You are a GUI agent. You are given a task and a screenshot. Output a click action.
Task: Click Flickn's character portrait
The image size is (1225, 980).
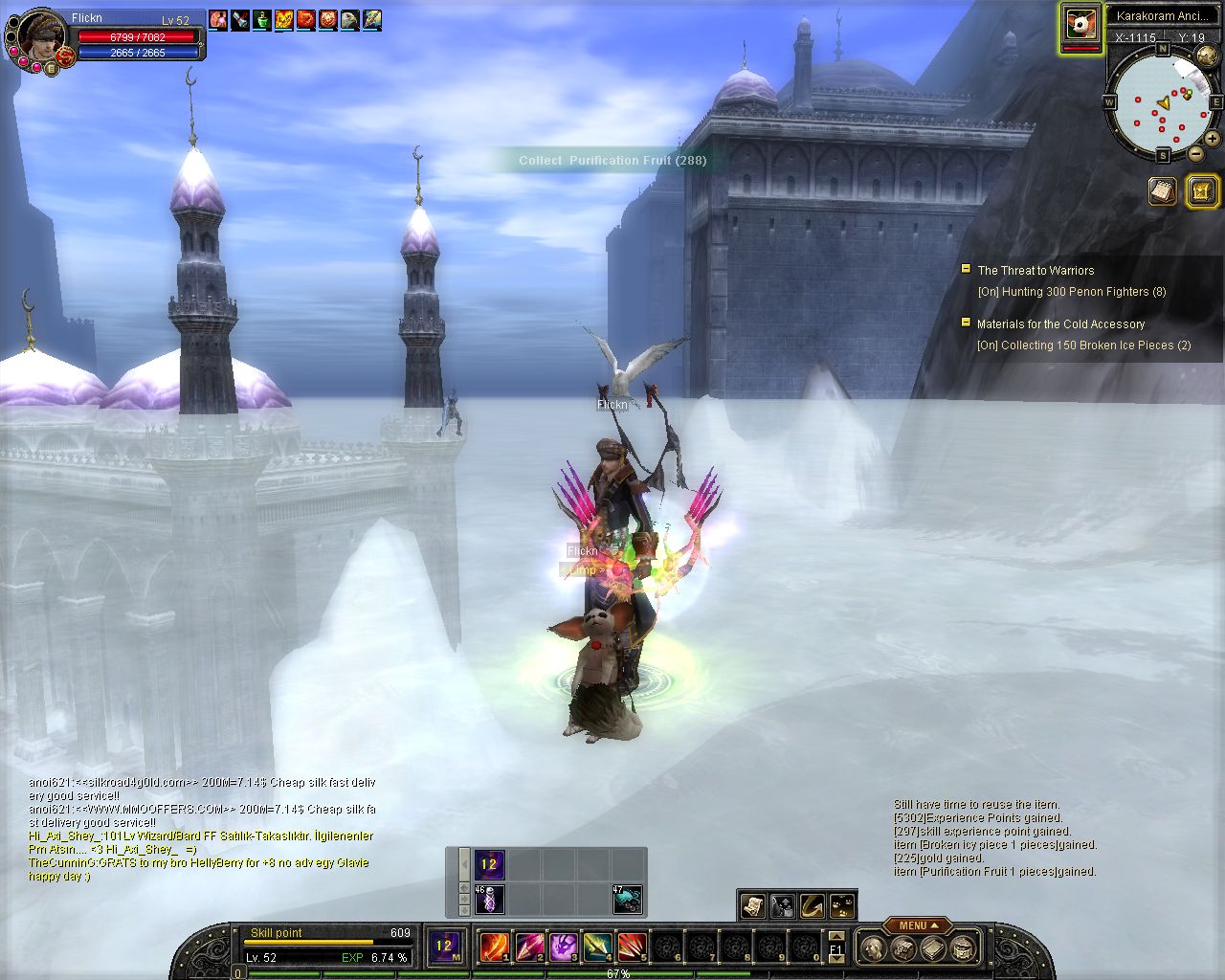click(x=40, y=36)
